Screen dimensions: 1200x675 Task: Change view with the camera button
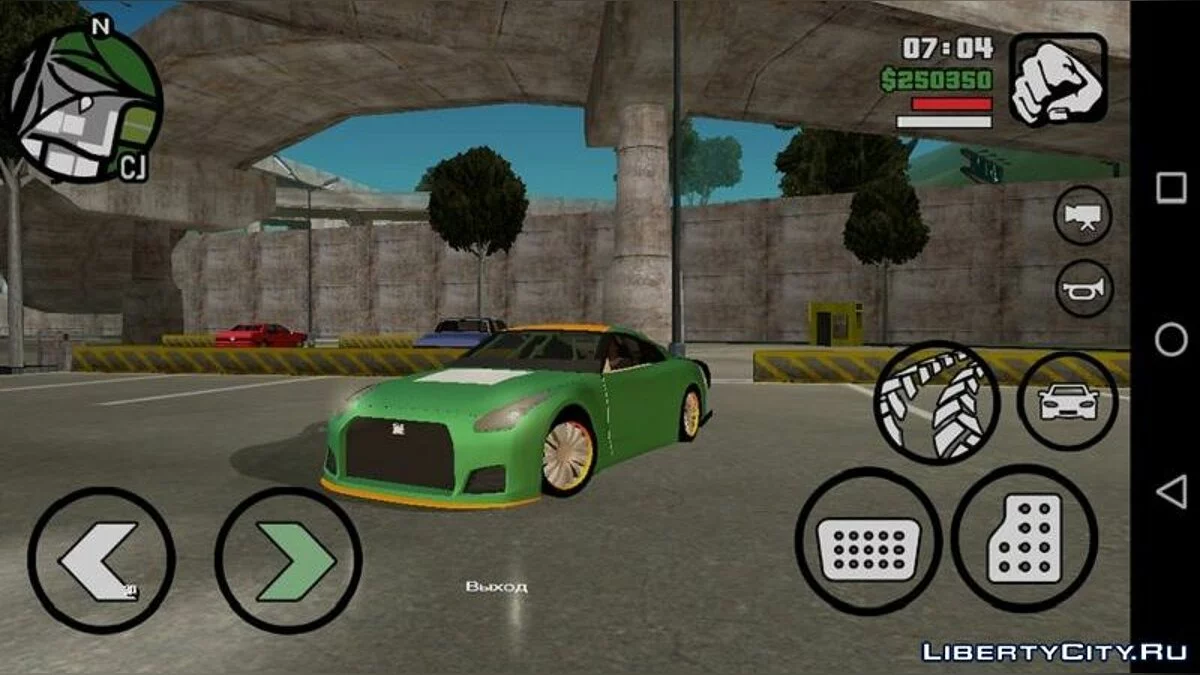tap(1083, 216)
